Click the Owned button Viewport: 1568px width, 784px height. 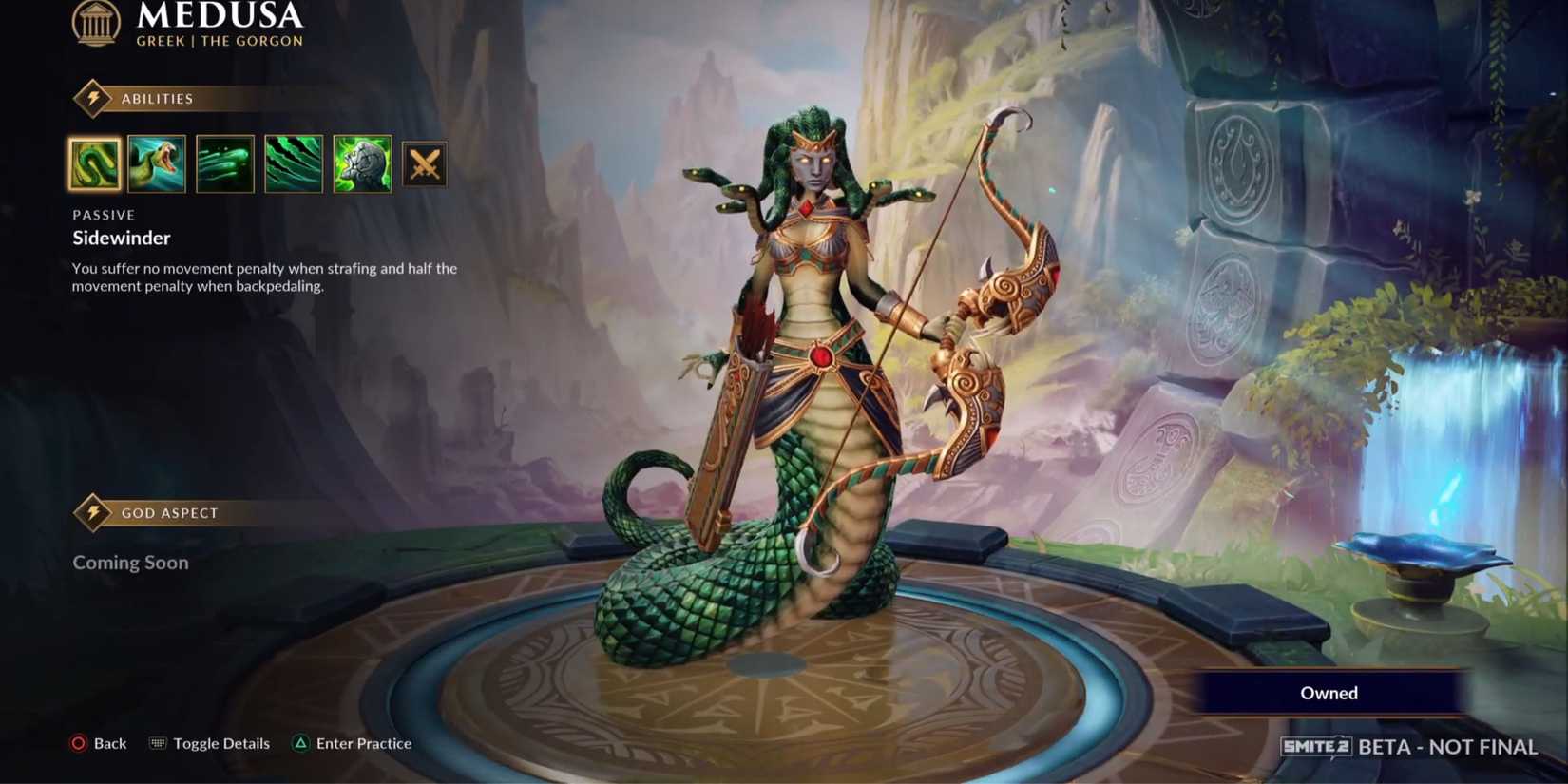click(x=1328, y=693)
